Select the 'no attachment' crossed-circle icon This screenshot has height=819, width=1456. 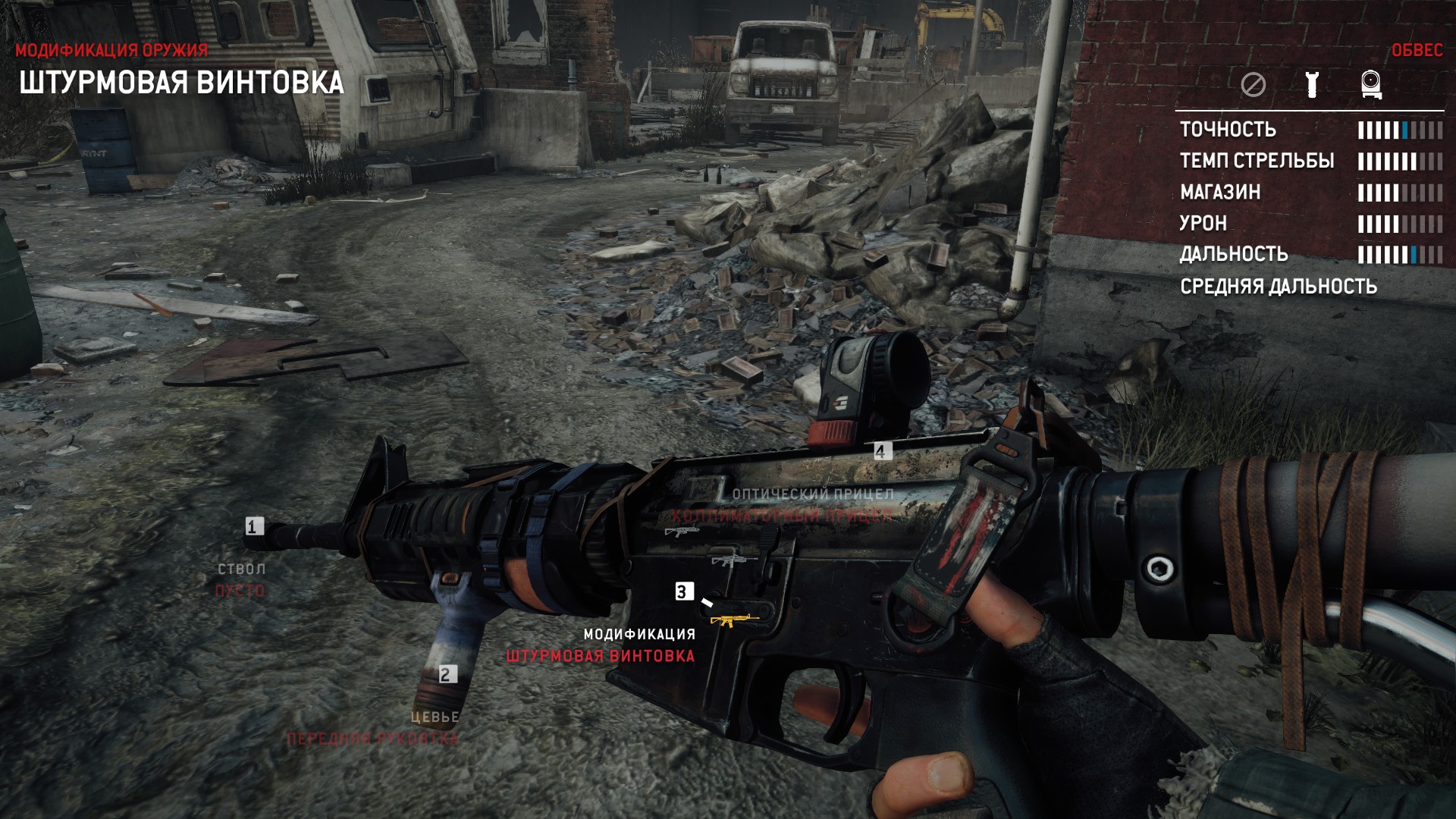click(x=1254, y=86)
